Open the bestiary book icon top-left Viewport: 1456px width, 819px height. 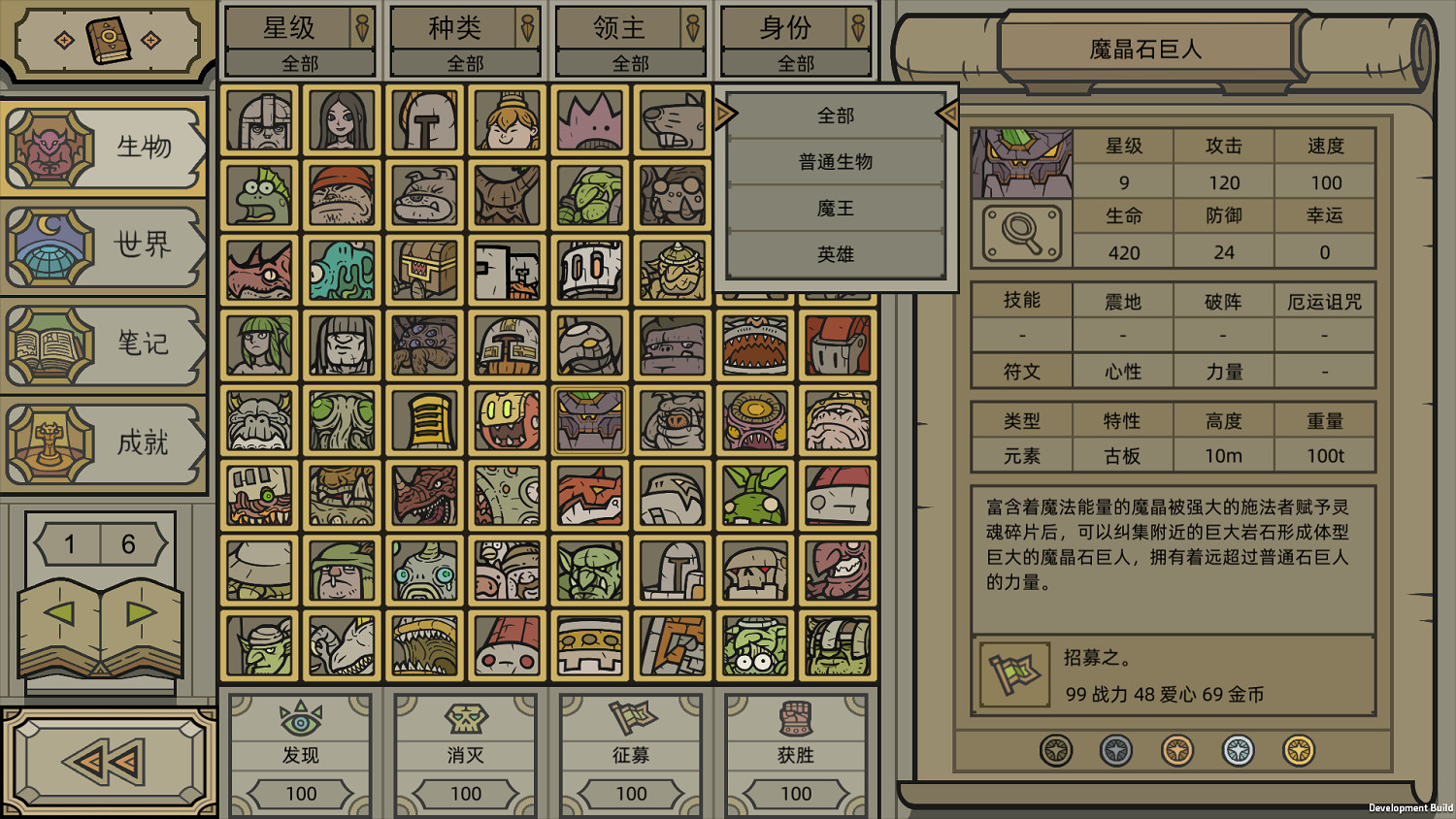tap(110, 39)
